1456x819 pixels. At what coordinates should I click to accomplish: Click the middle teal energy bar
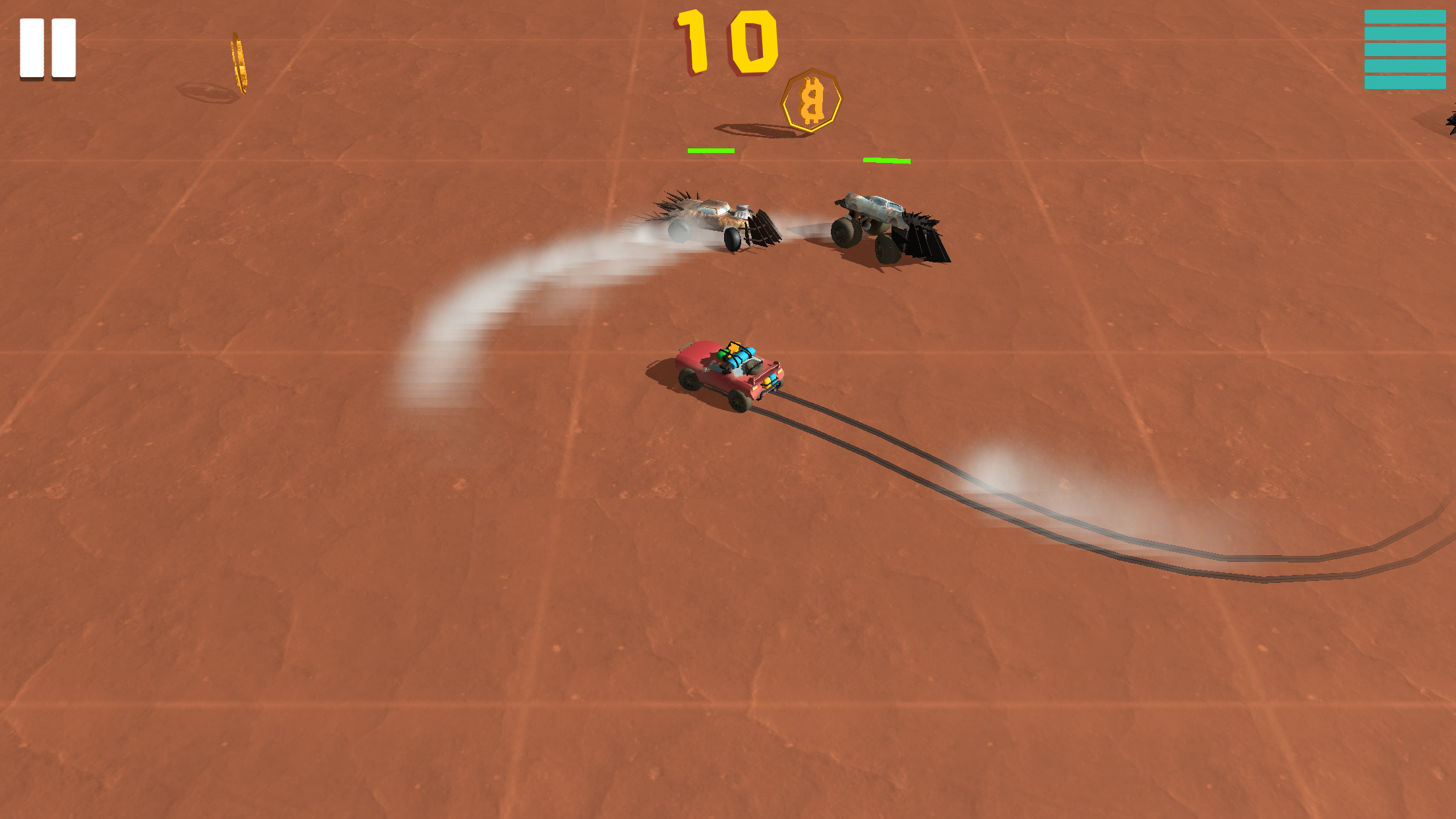point(1405,49)
